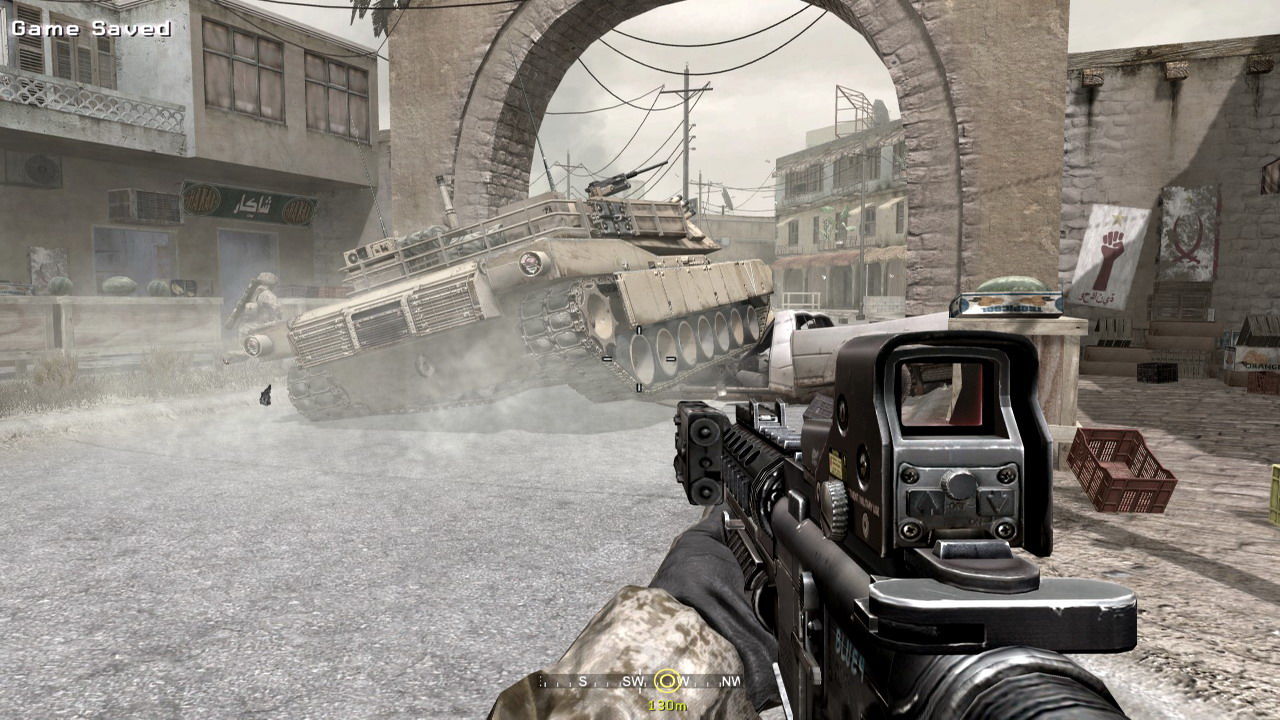1280x720 pixels.
Task: Click the yellow objective marker on the compass
Action: (666, 681)
